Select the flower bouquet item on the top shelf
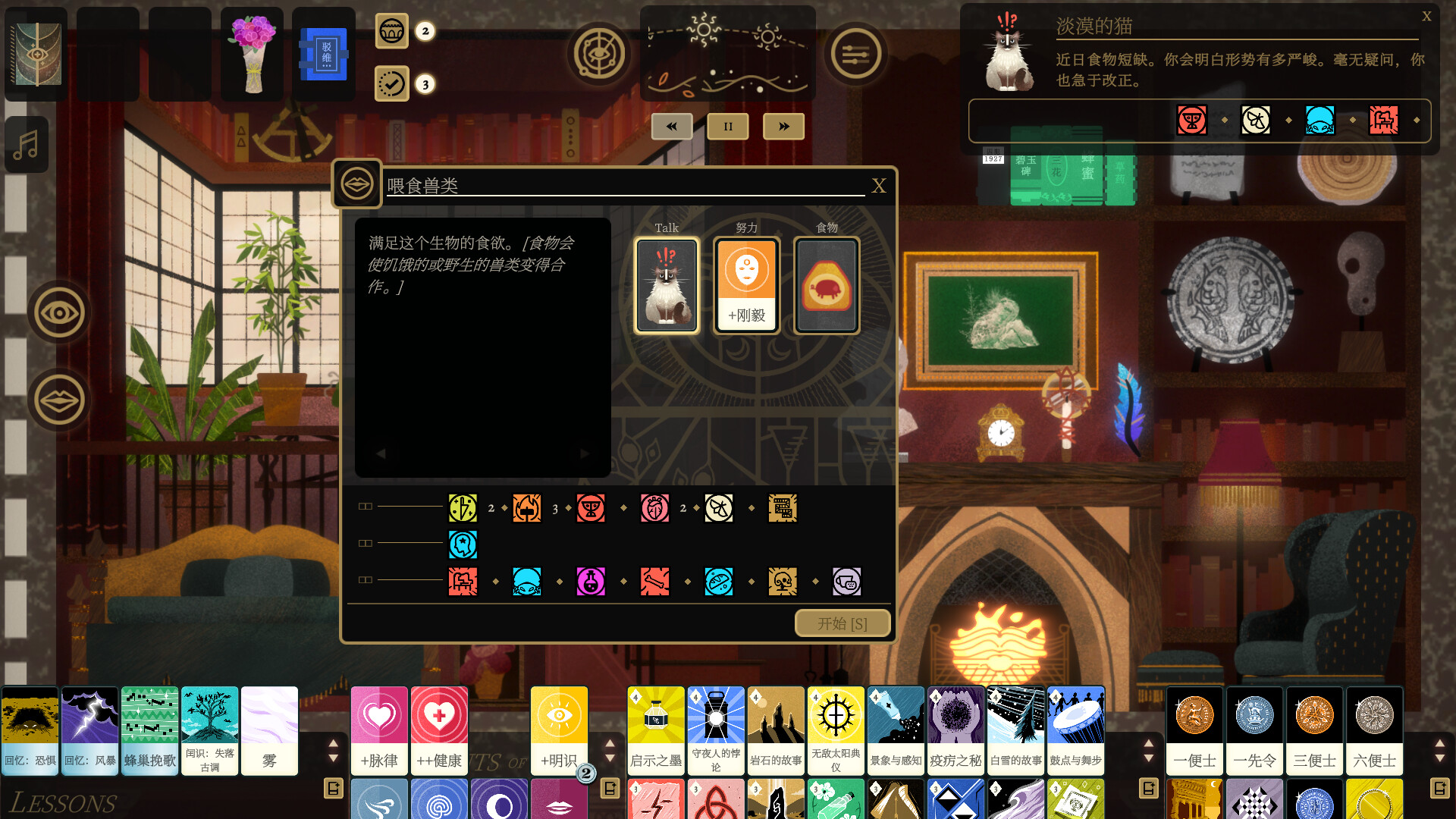 tap(252, 53)
